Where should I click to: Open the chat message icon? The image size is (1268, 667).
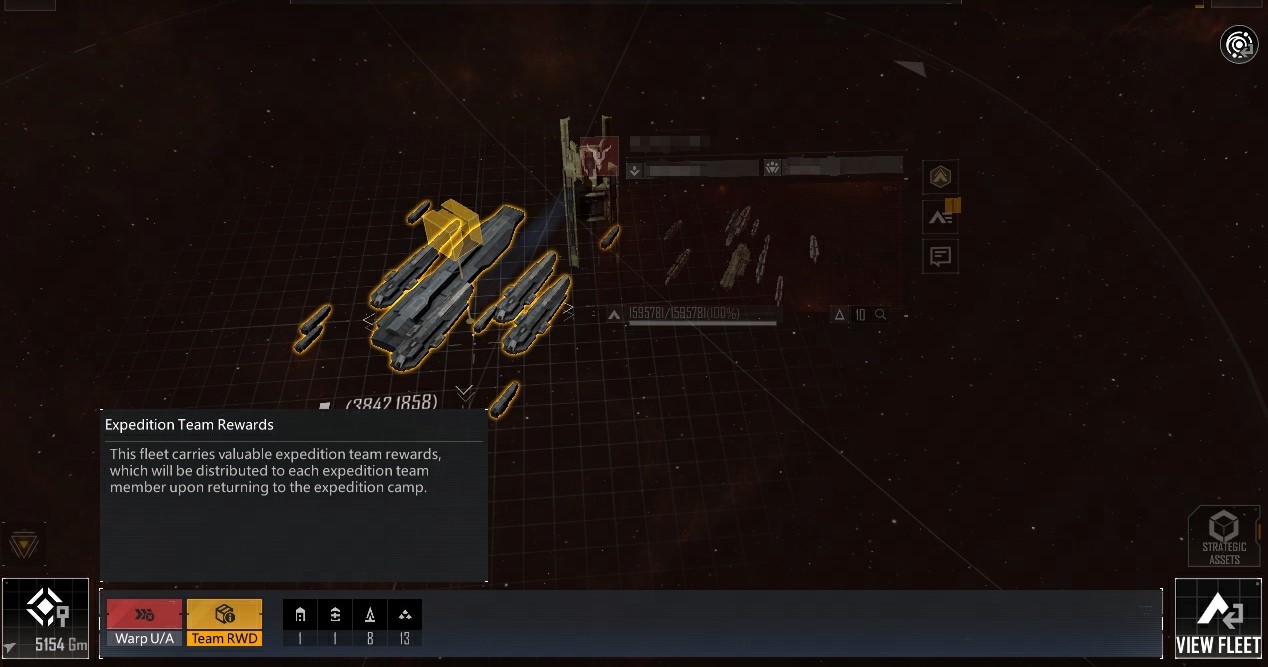point(940,256)
